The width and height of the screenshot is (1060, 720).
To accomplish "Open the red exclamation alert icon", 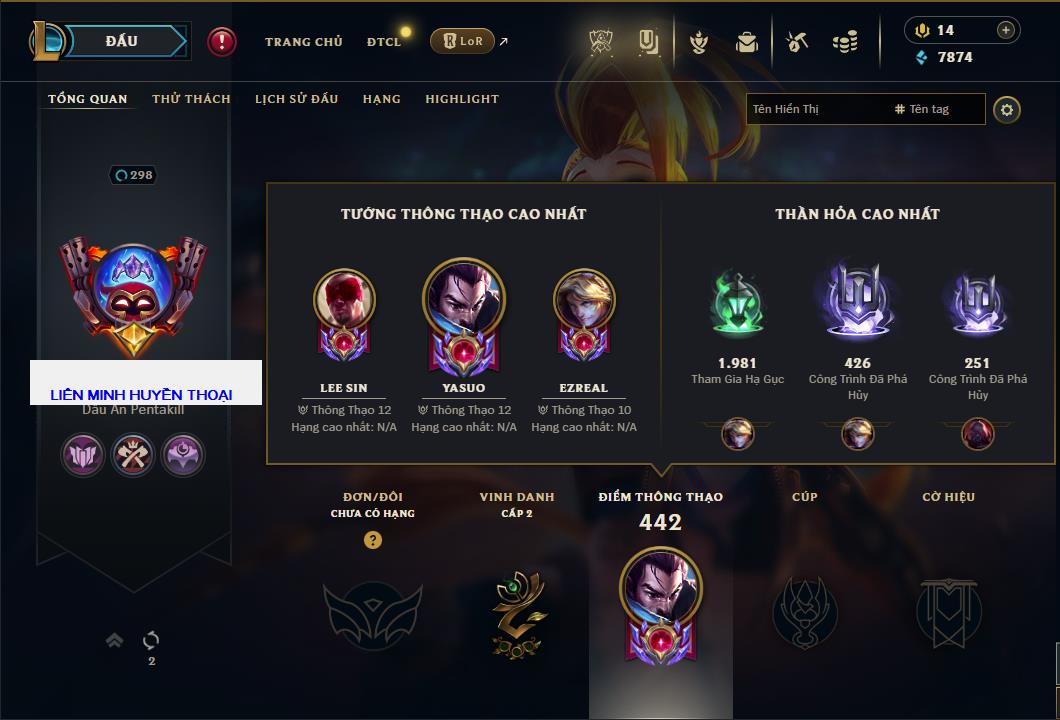I will click(x=222, y=42).
